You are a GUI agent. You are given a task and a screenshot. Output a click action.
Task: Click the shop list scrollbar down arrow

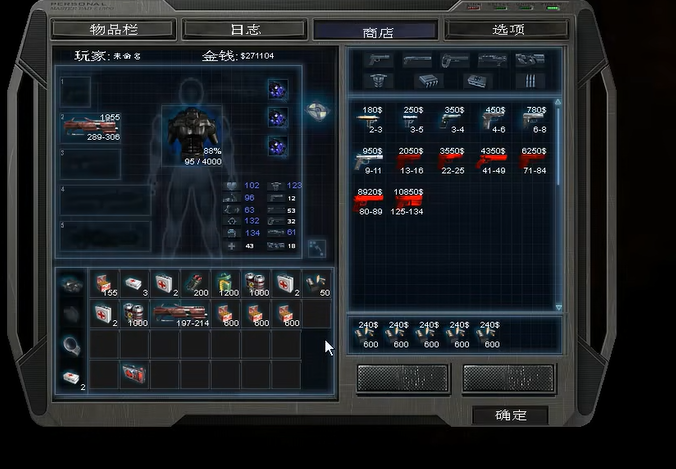[558, 307]
